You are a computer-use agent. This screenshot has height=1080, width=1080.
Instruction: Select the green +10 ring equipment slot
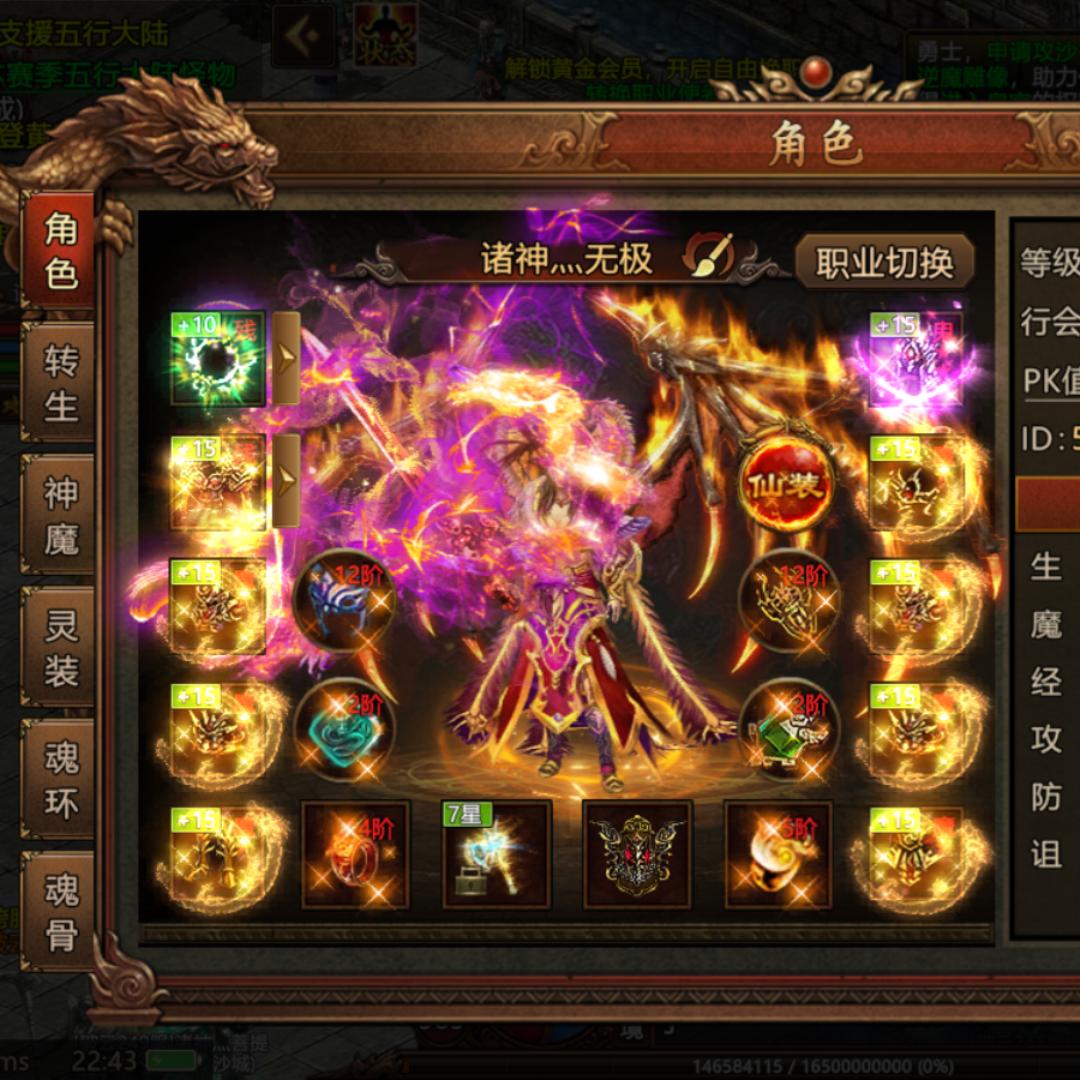[218, 358]
